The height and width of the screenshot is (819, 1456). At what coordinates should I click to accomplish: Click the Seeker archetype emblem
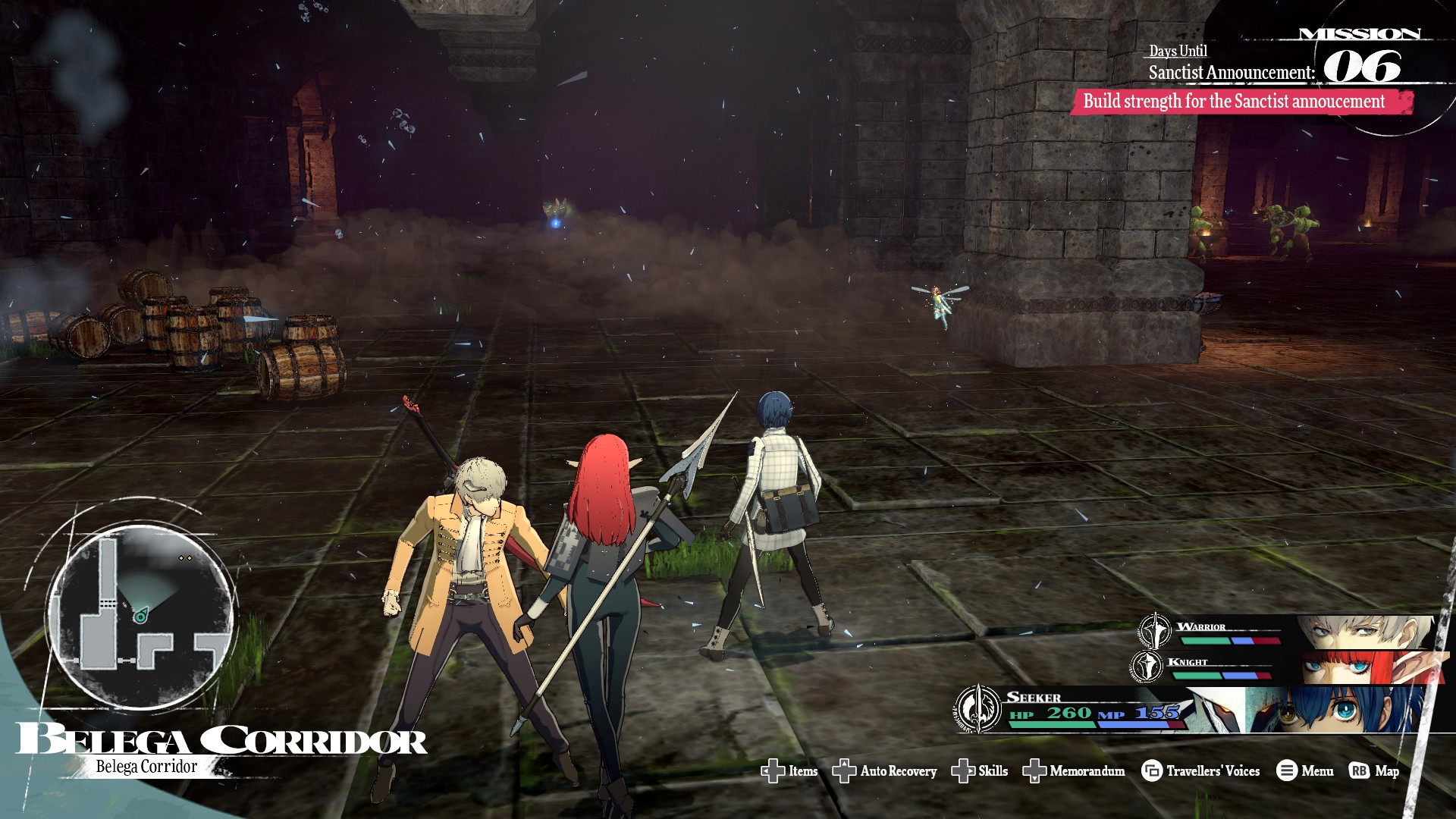coord(977,709)
